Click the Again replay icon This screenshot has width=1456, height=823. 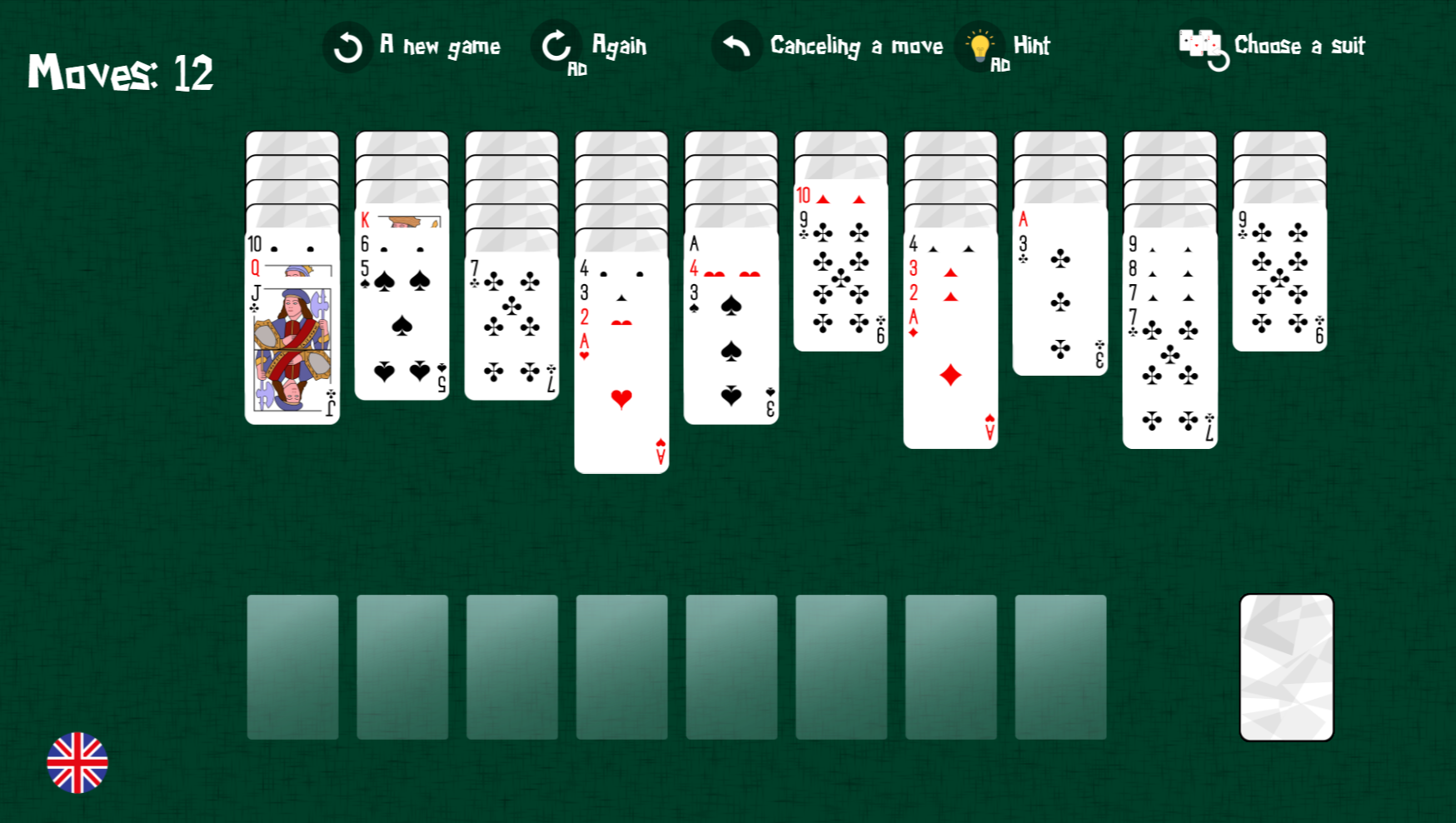[555, 46]
